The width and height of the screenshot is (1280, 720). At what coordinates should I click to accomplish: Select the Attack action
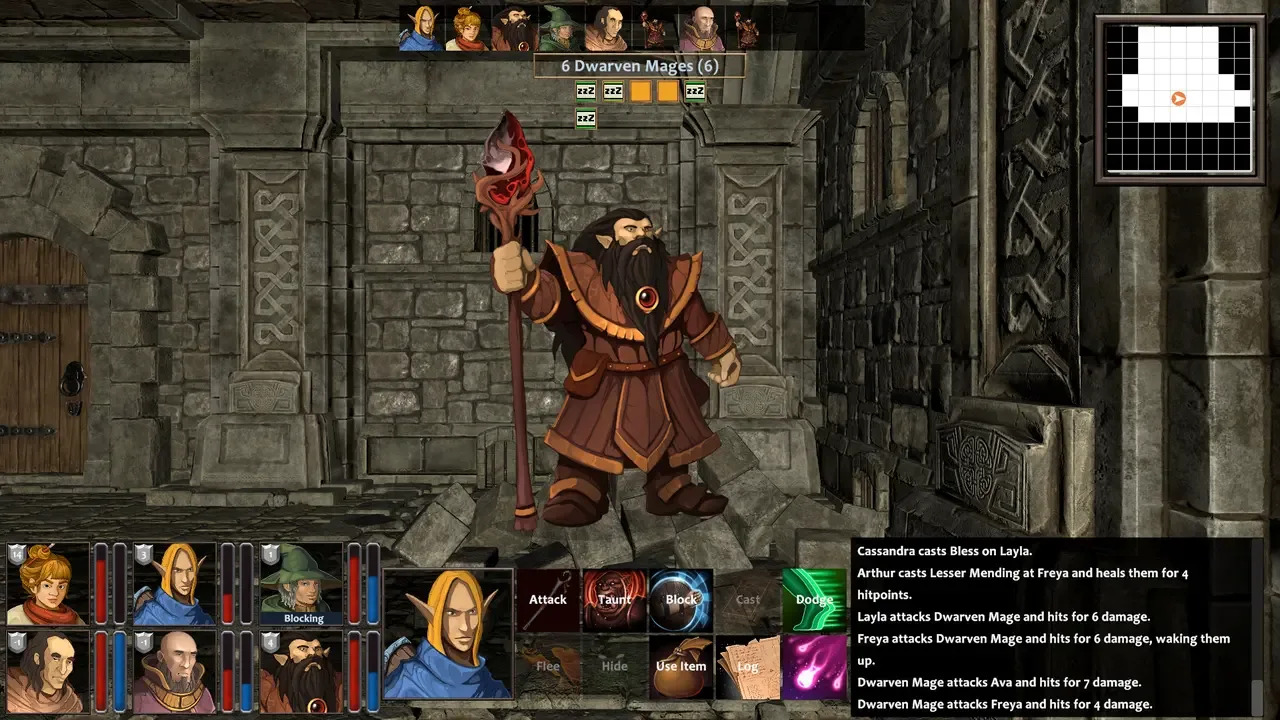click(548, 600)
